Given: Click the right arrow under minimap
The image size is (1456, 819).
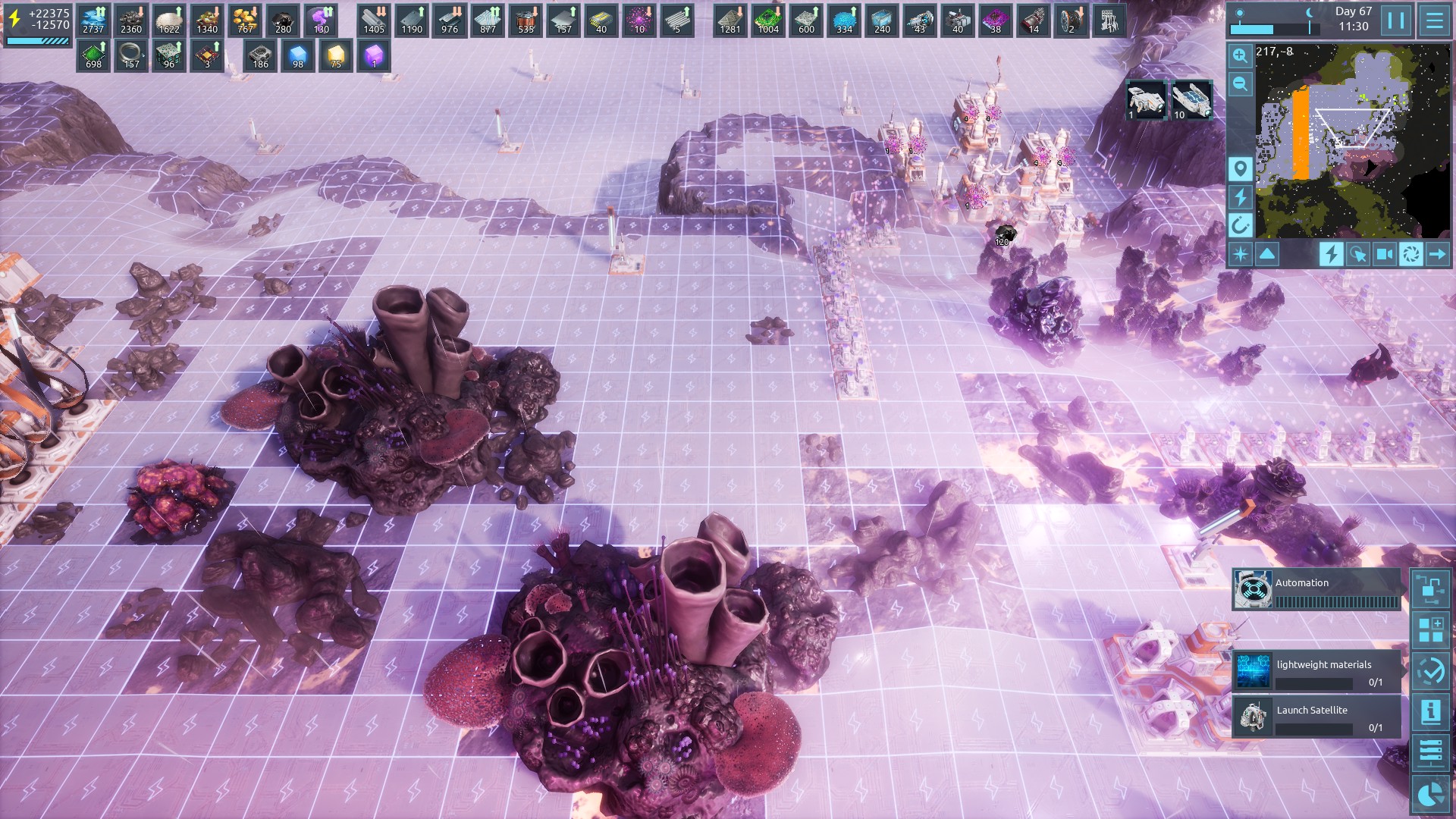Looking at the screenshot, I should coord(1437,254).
